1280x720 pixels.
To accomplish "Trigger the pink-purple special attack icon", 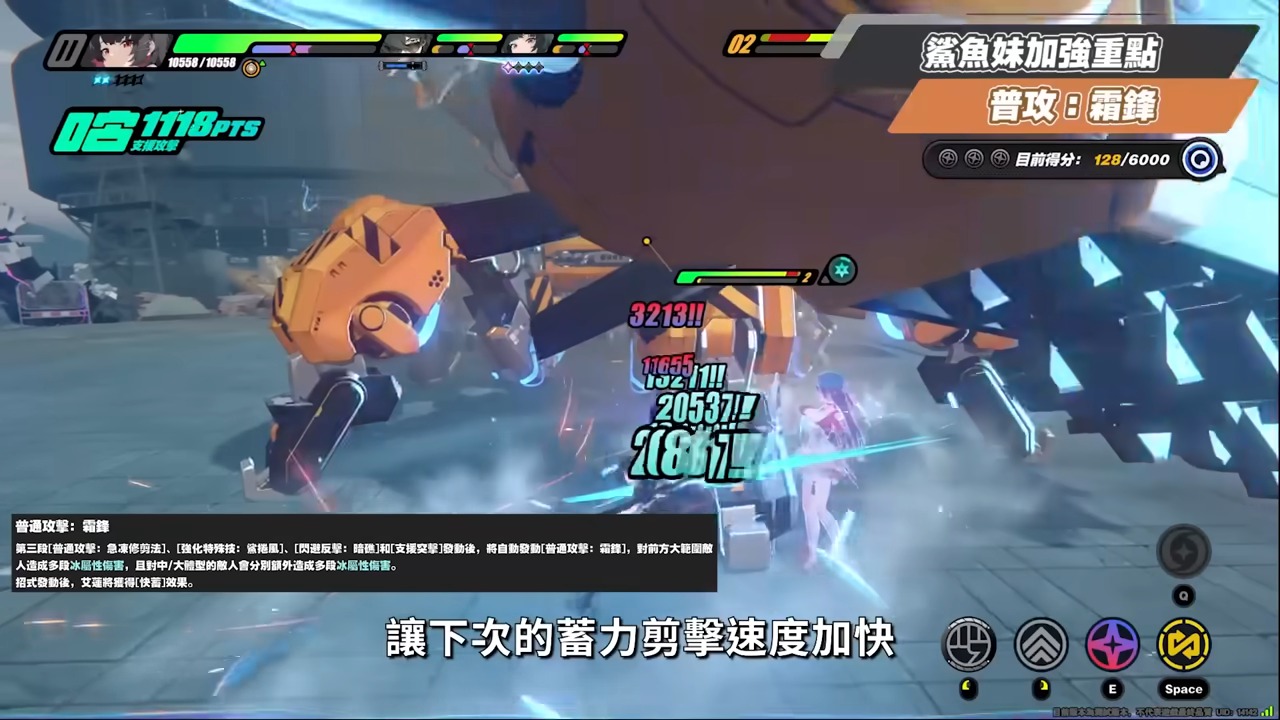I will [1112, 644].
